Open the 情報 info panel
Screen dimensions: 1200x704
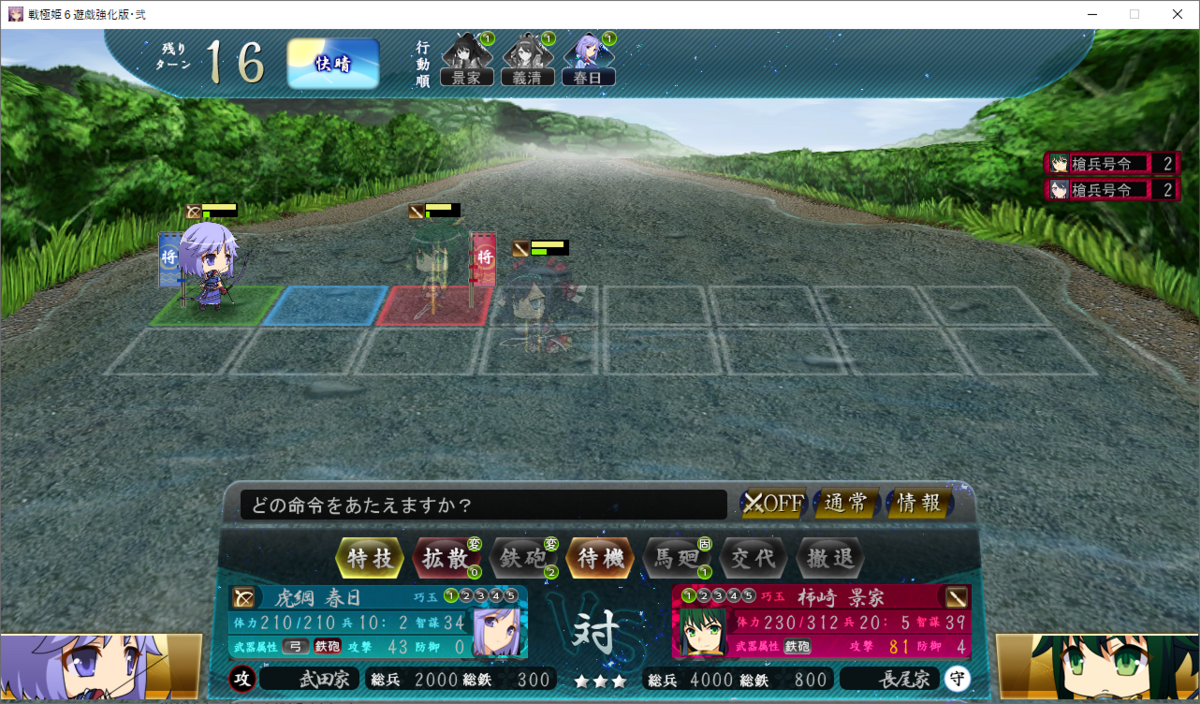tap(919, 503)
